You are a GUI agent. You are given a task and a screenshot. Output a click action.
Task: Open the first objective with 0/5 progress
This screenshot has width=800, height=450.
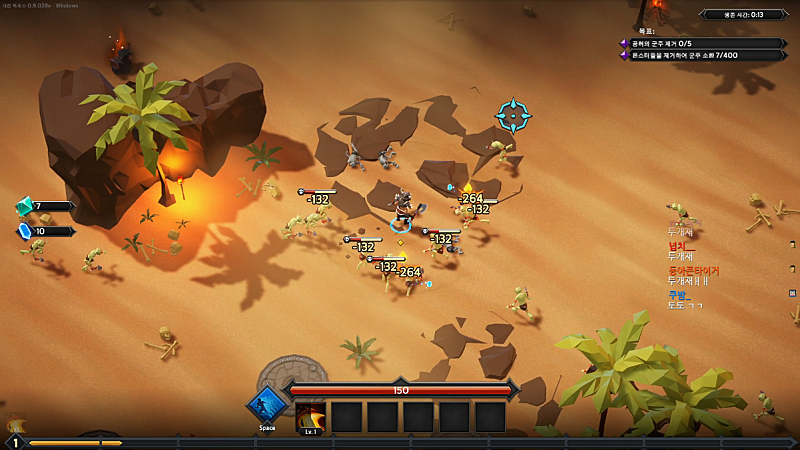(702, 43)
